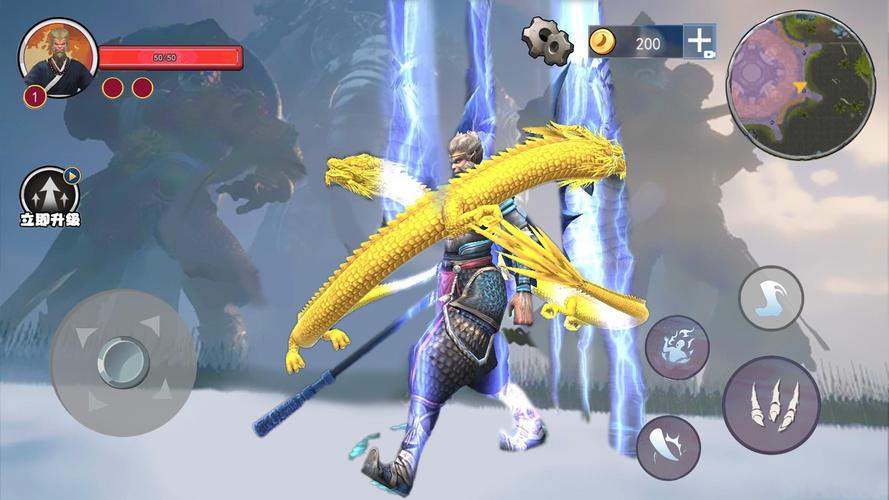
Task: Use the claw slash attack button
Action: (771, 405)
